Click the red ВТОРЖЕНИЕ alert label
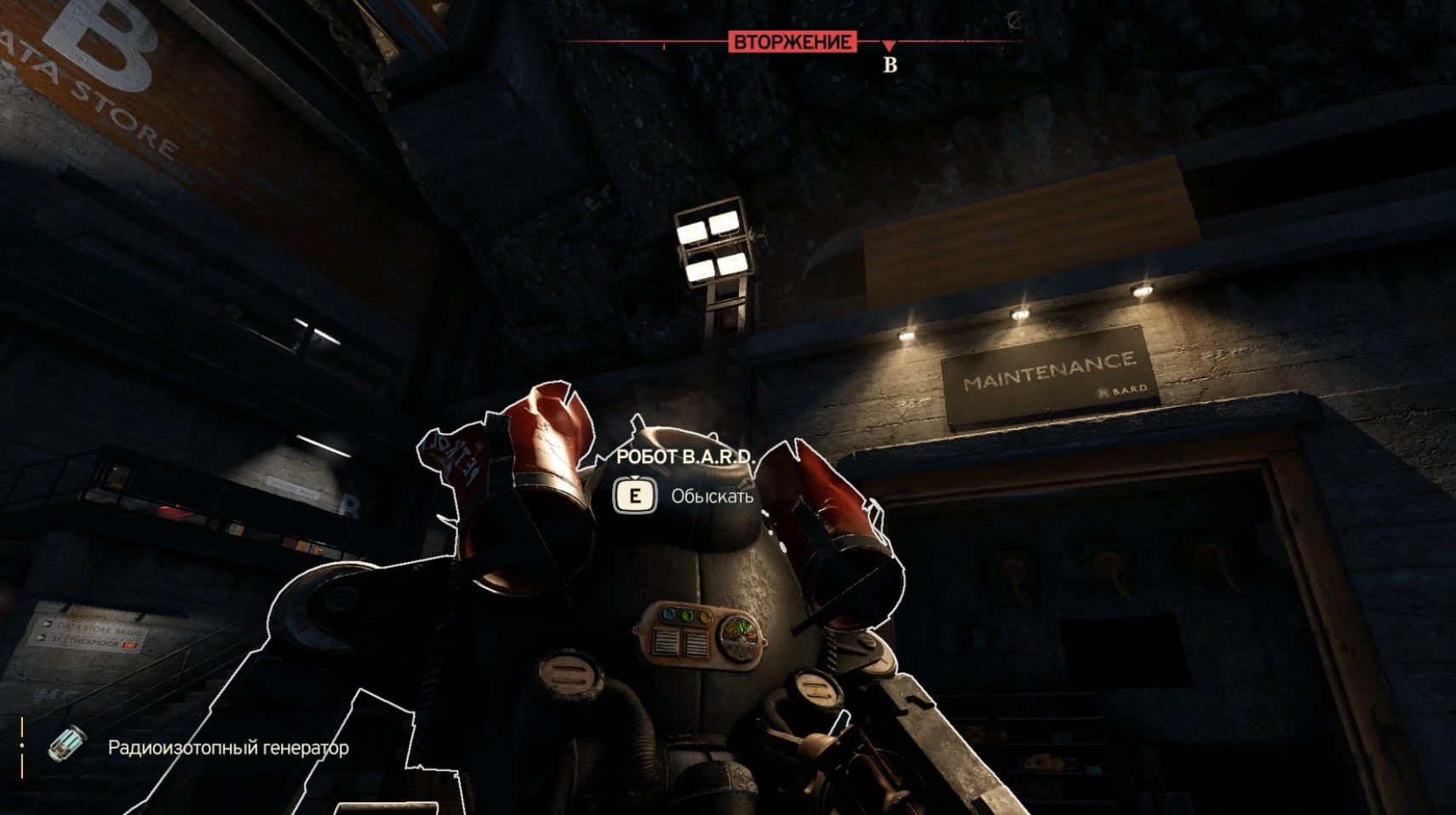The width and height of the screenshot is (1456, 815). point(792,42)
